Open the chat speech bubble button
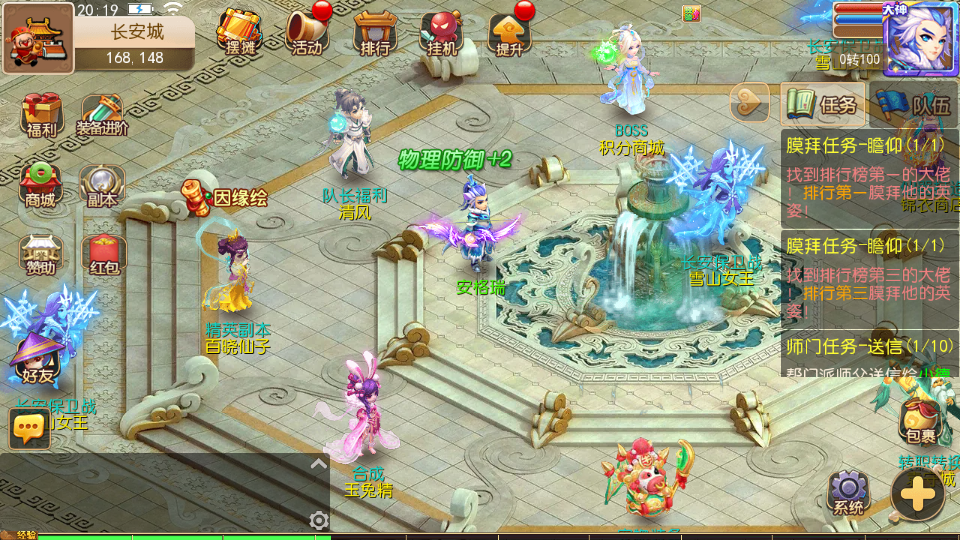 pyautogui.click(x=29, y=428)
